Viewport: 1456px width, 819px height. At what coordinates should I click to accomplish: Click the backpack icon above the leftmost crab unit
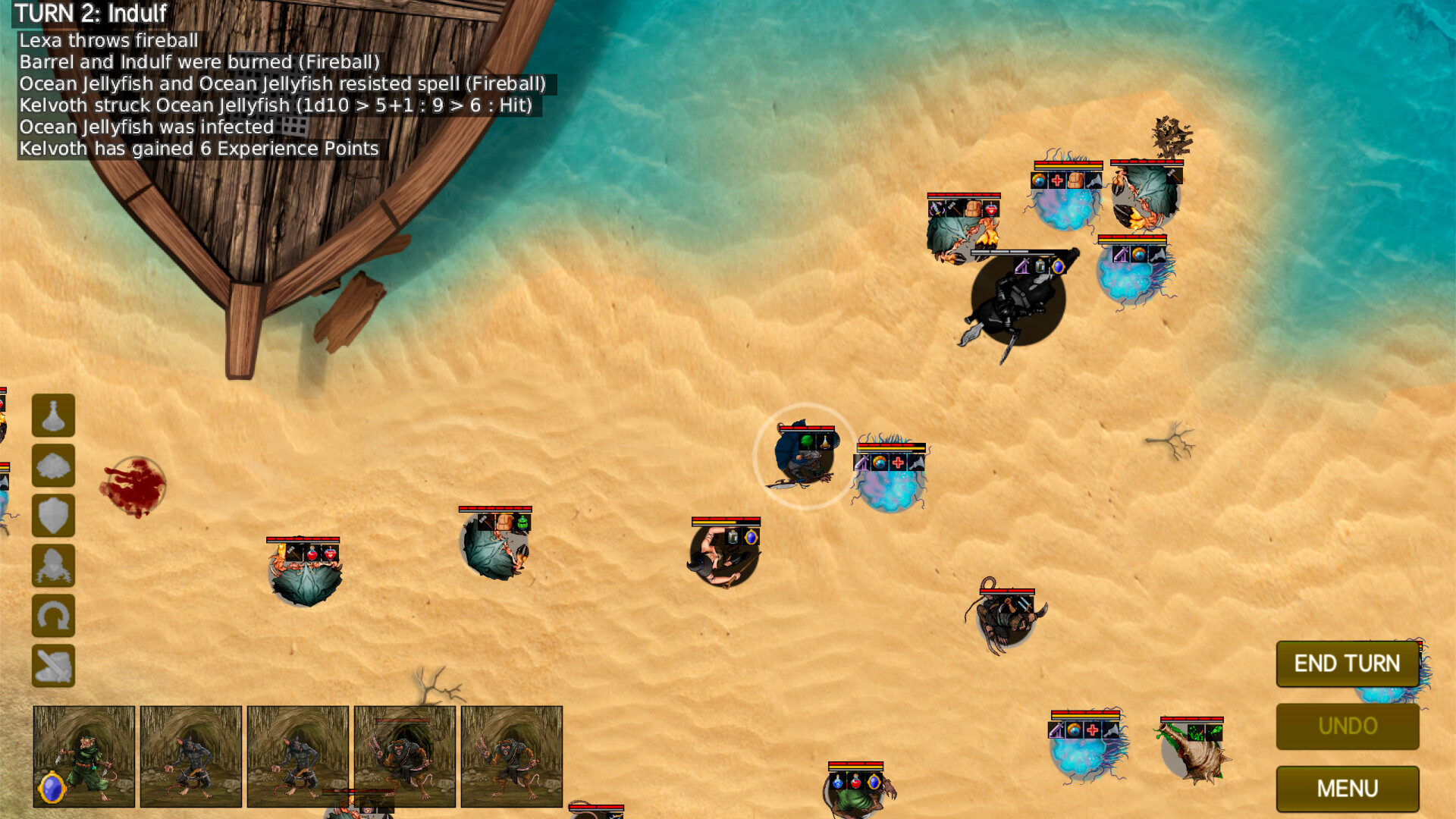coord(504,522)
